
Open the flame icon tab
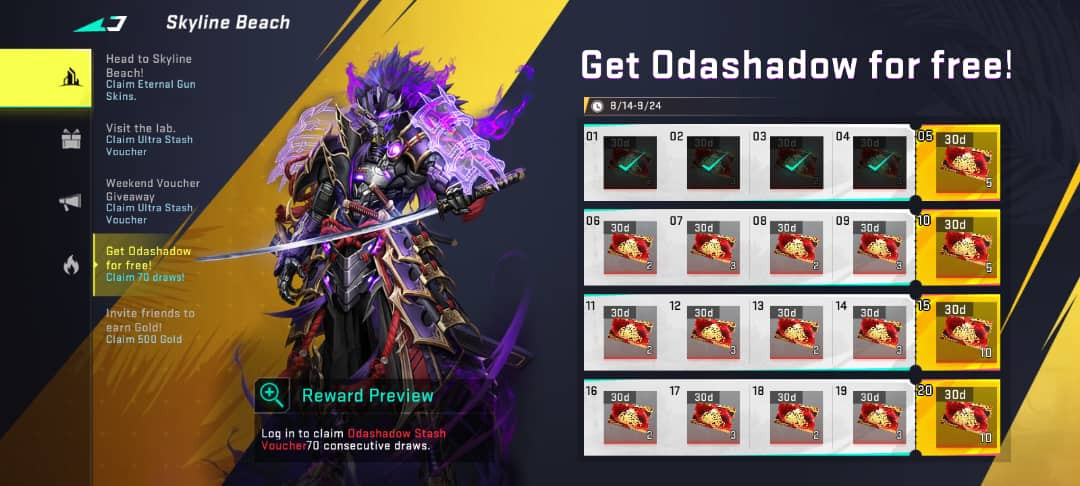click(70, 265)
